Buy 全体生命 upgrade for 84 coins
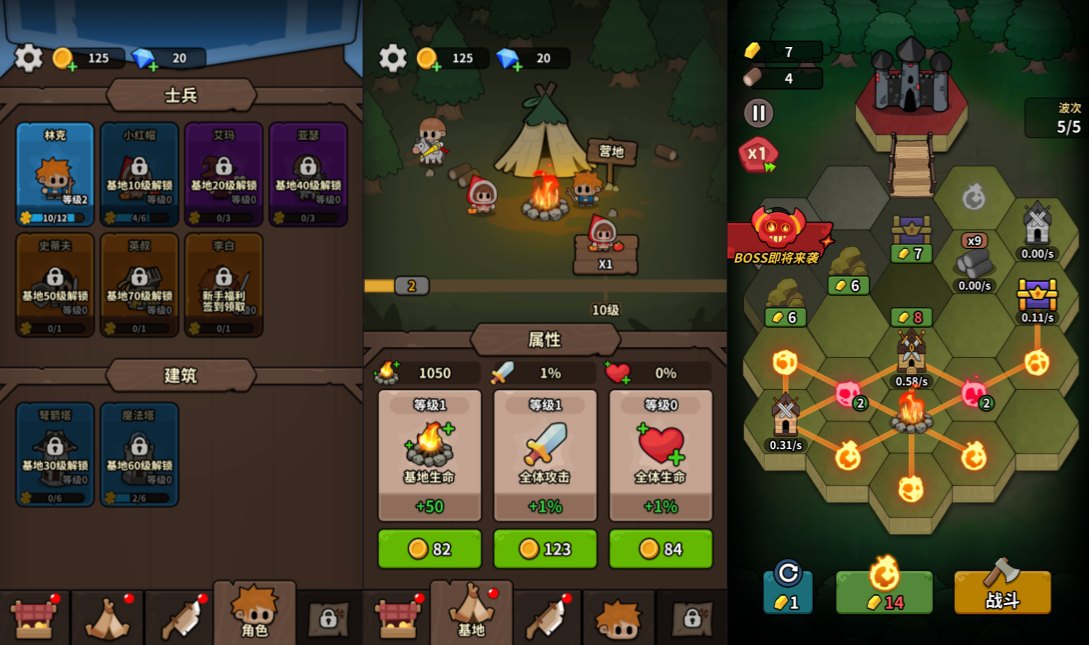1089x645 pixels. [661, 549]
